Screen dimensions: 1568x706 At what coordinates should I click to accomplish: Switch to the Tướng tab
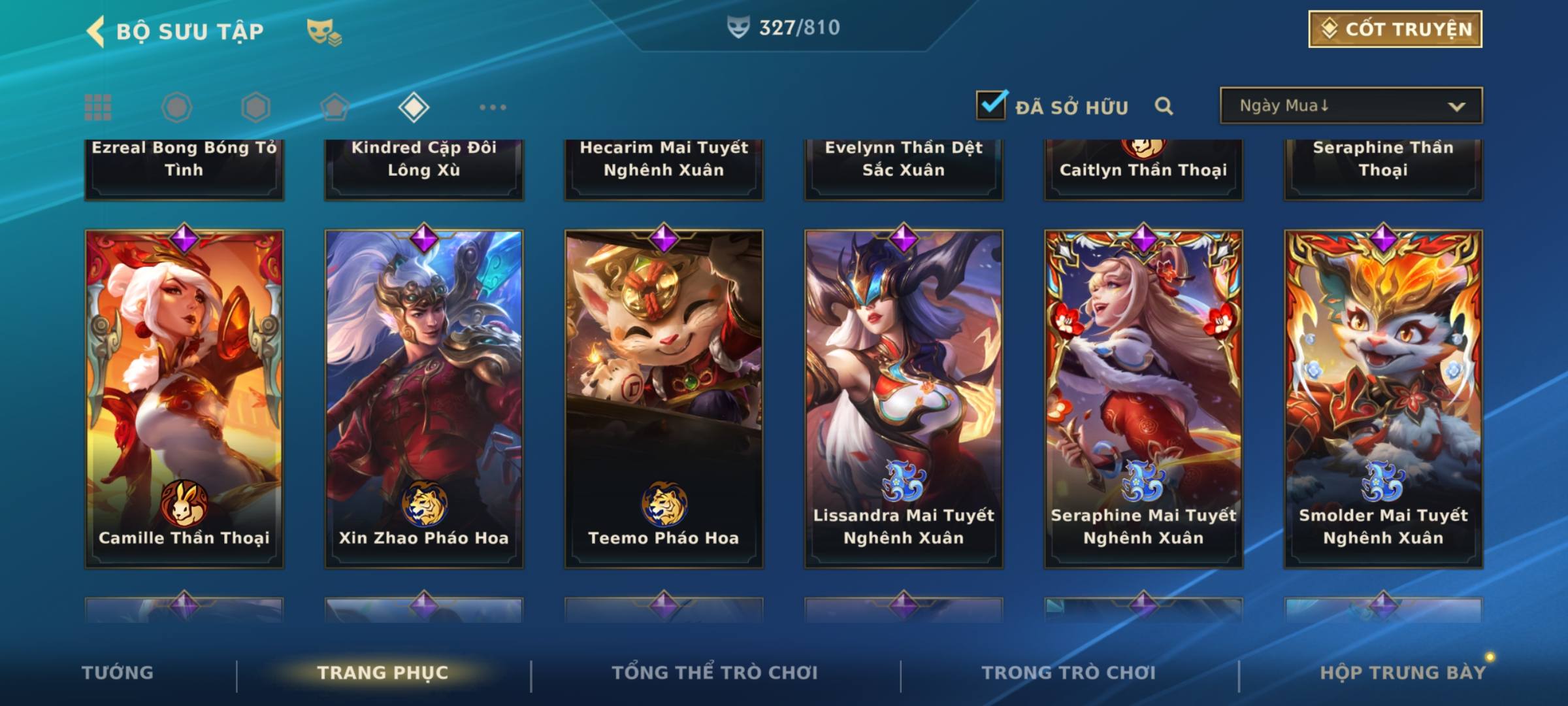click(118, 673)
